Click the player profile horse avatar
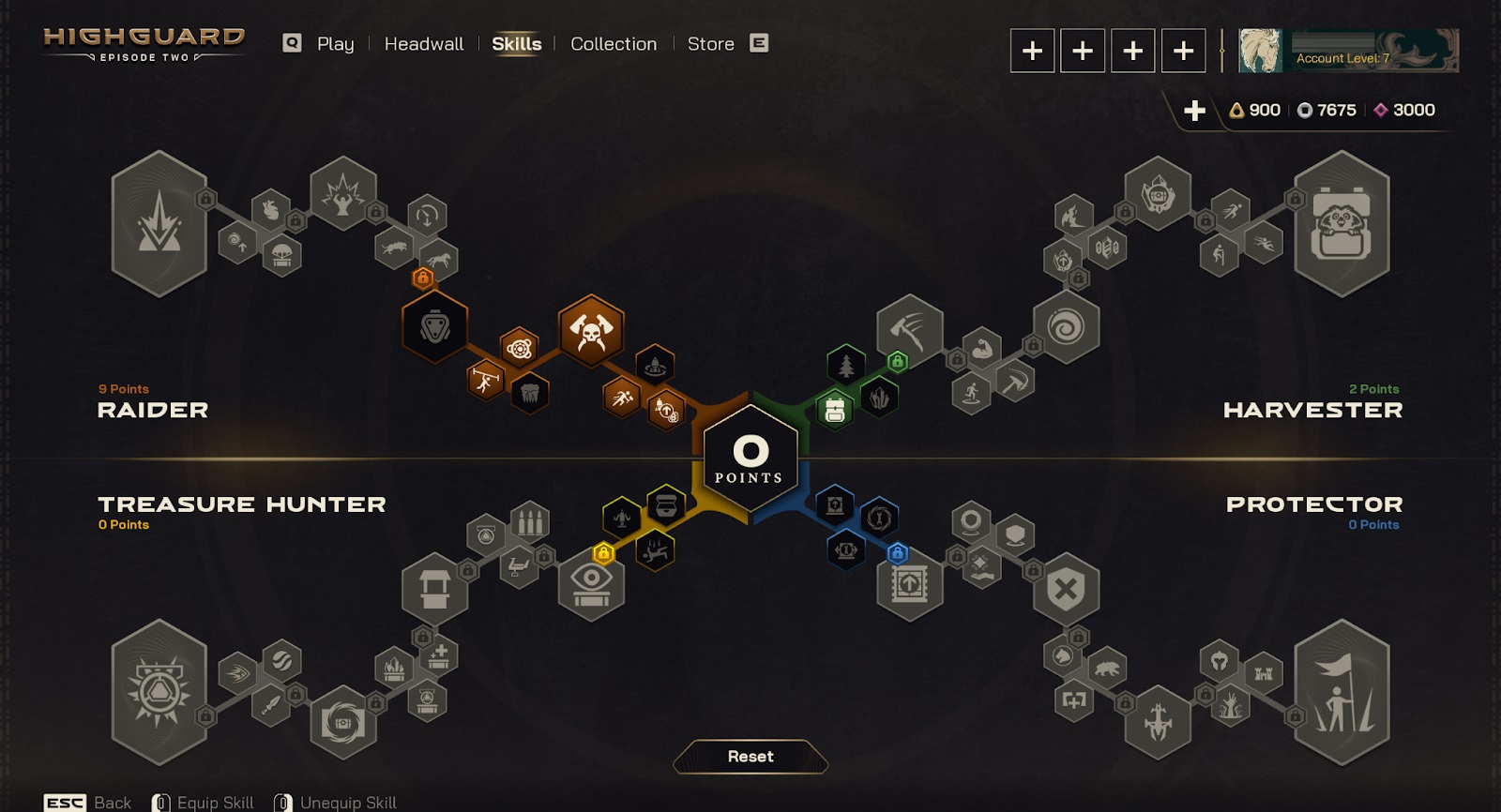The width and height of the screenshot is (1501, 812). (x=1260, y=51)
